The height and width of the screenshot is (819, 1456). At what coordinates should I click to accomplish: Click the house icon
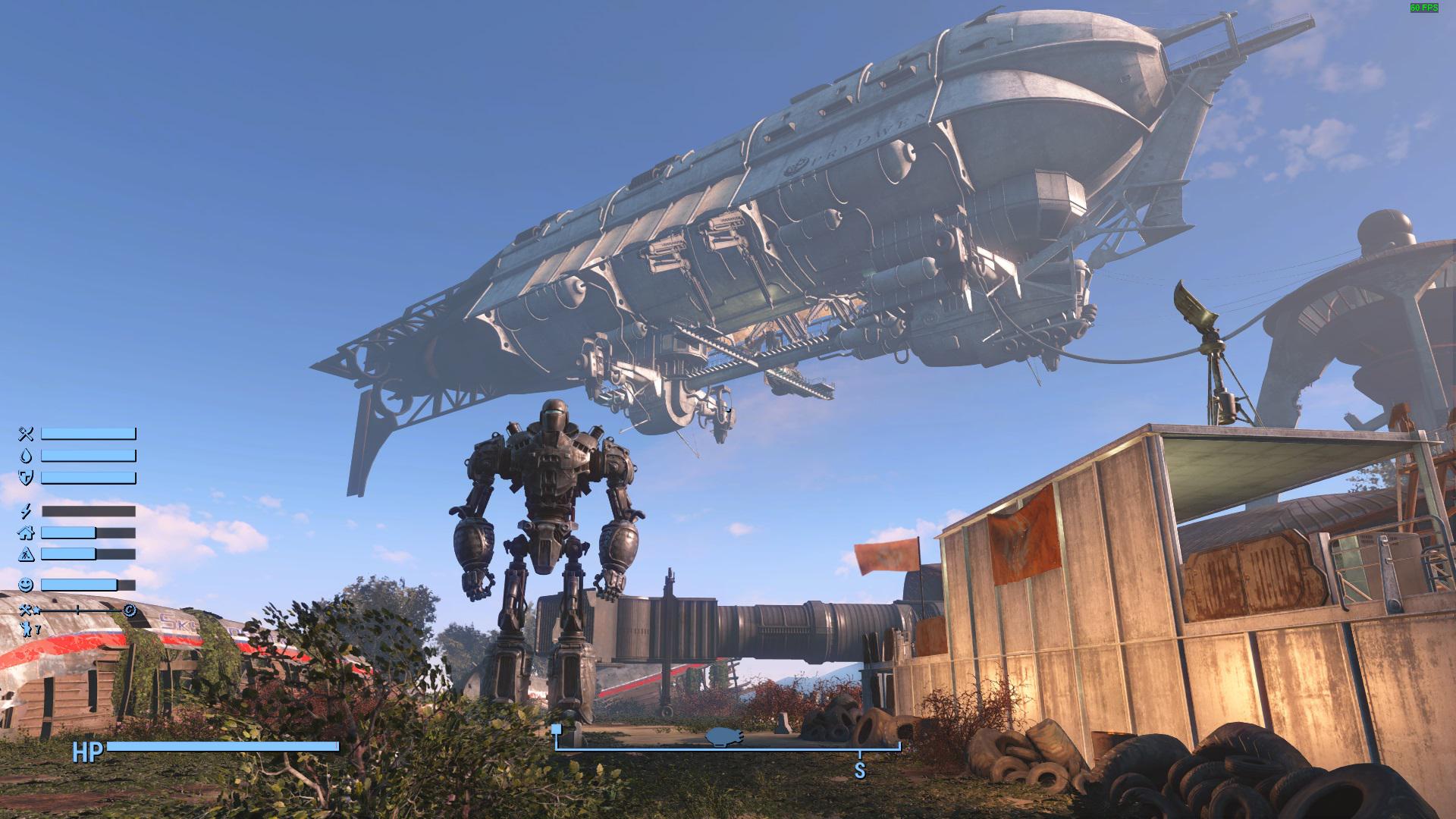coord(27,533)
